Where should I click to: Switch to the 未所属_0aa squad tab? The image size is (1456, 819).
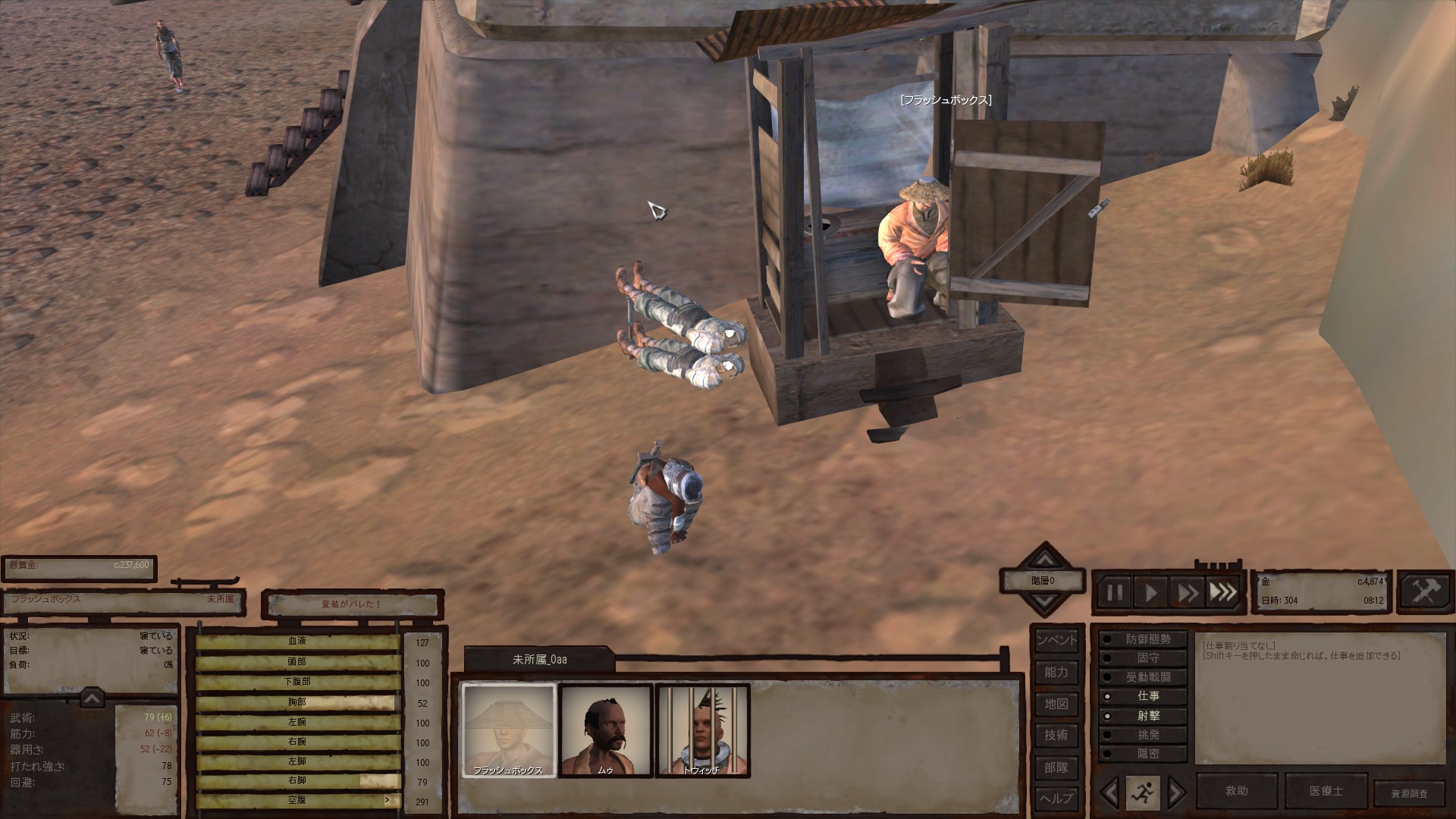coord(539,660)
